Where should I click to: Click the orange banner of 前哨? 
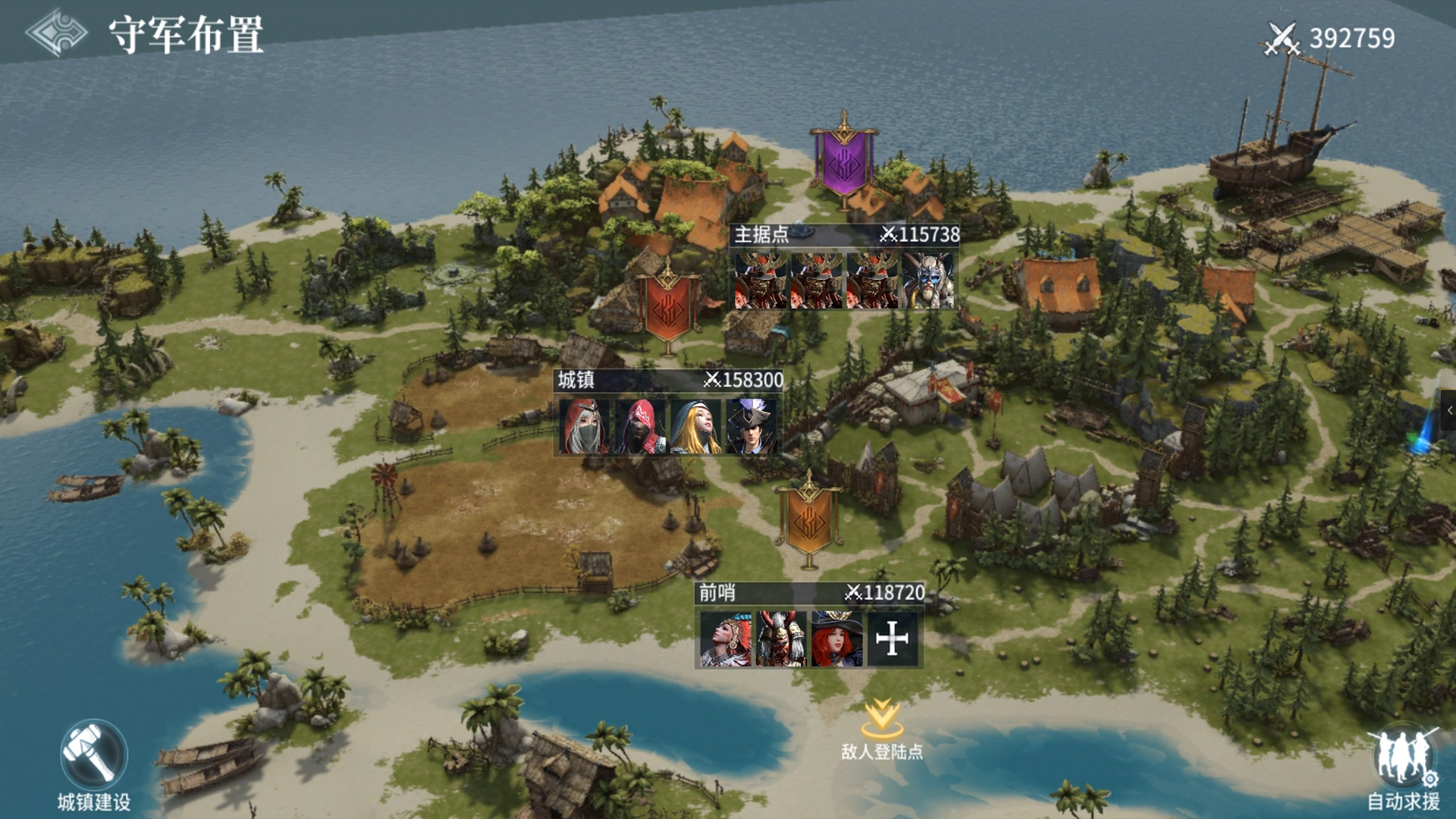[808, 519]
